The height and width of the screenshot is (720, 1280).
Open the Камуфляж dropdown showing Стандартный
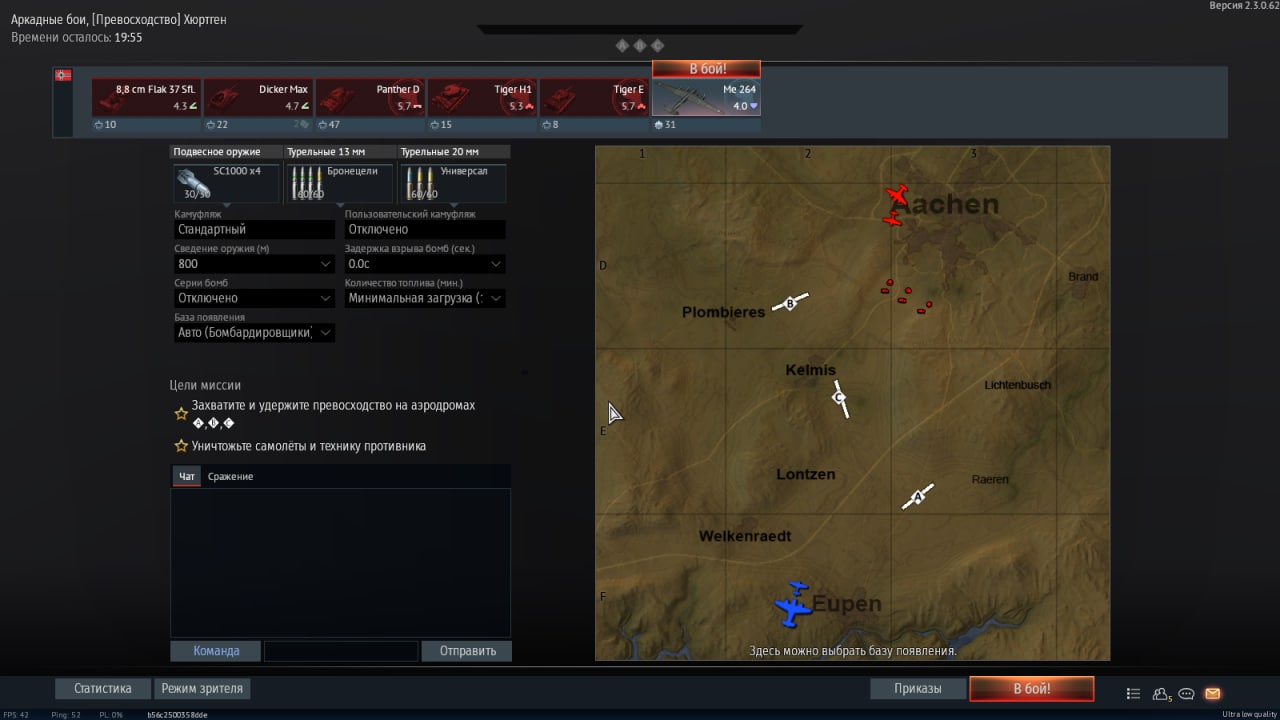point(254,229)
